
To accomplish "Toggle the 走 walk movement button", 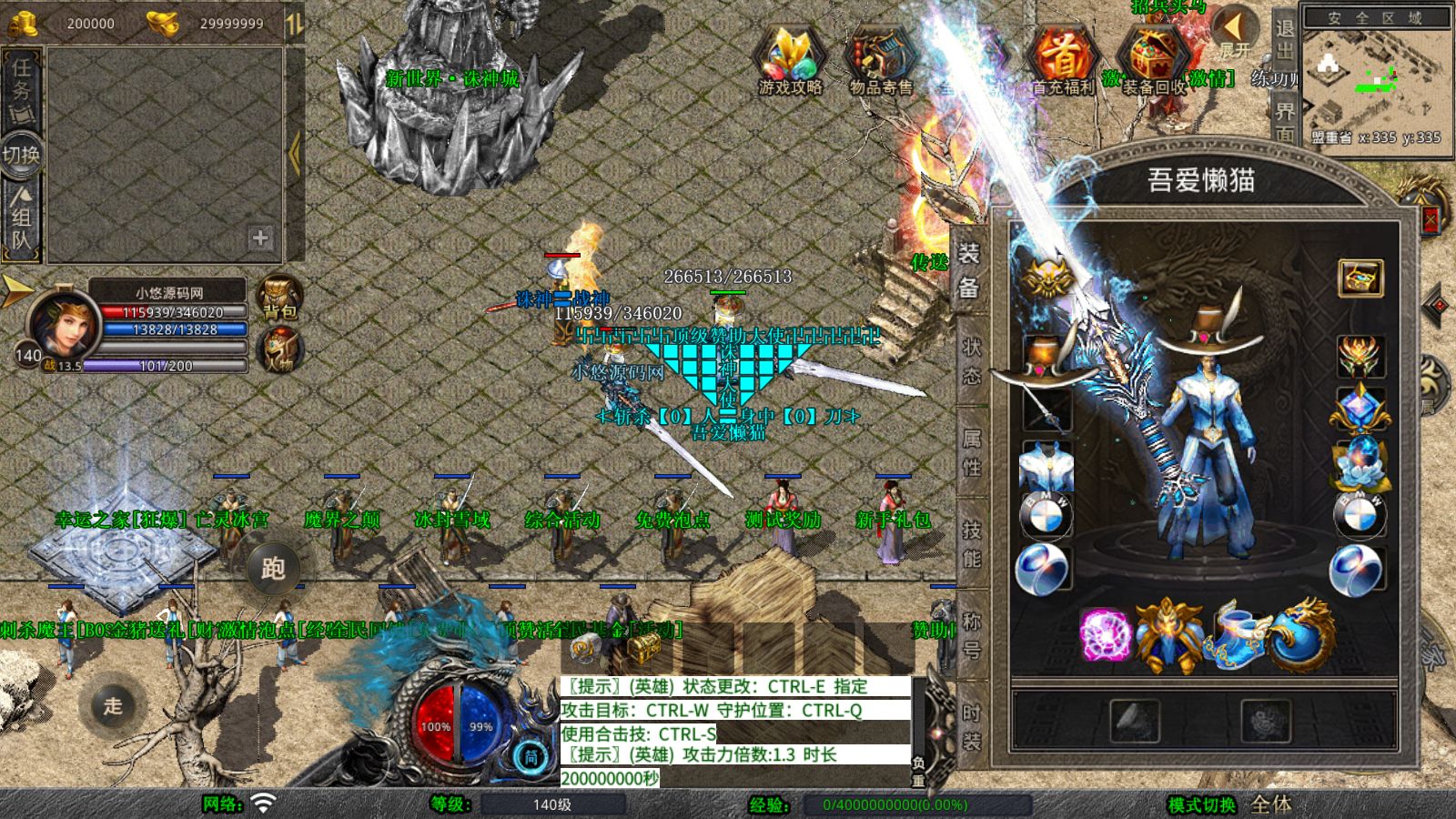I will [112, 705].
